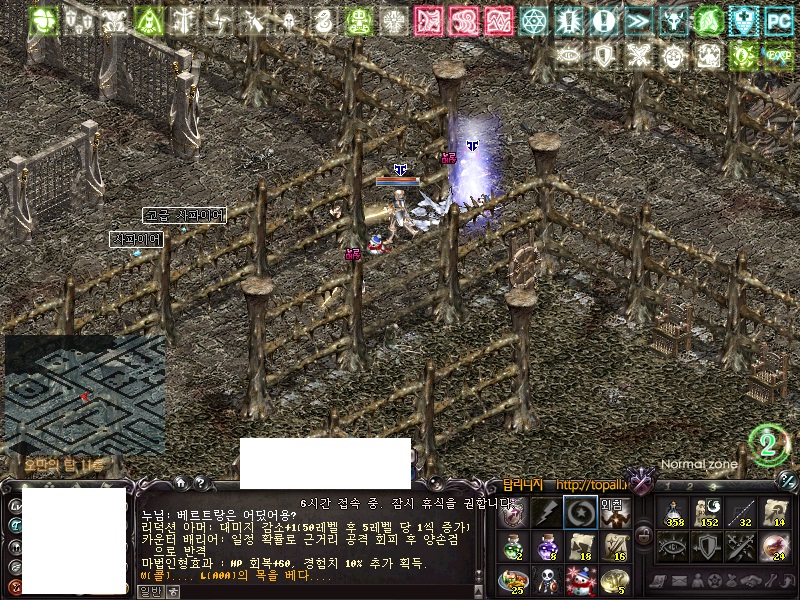This screenshot has height=600, width=800.
Task: Use the green potion with count 2
Action: pyautogui.click(x=512, y=545)
